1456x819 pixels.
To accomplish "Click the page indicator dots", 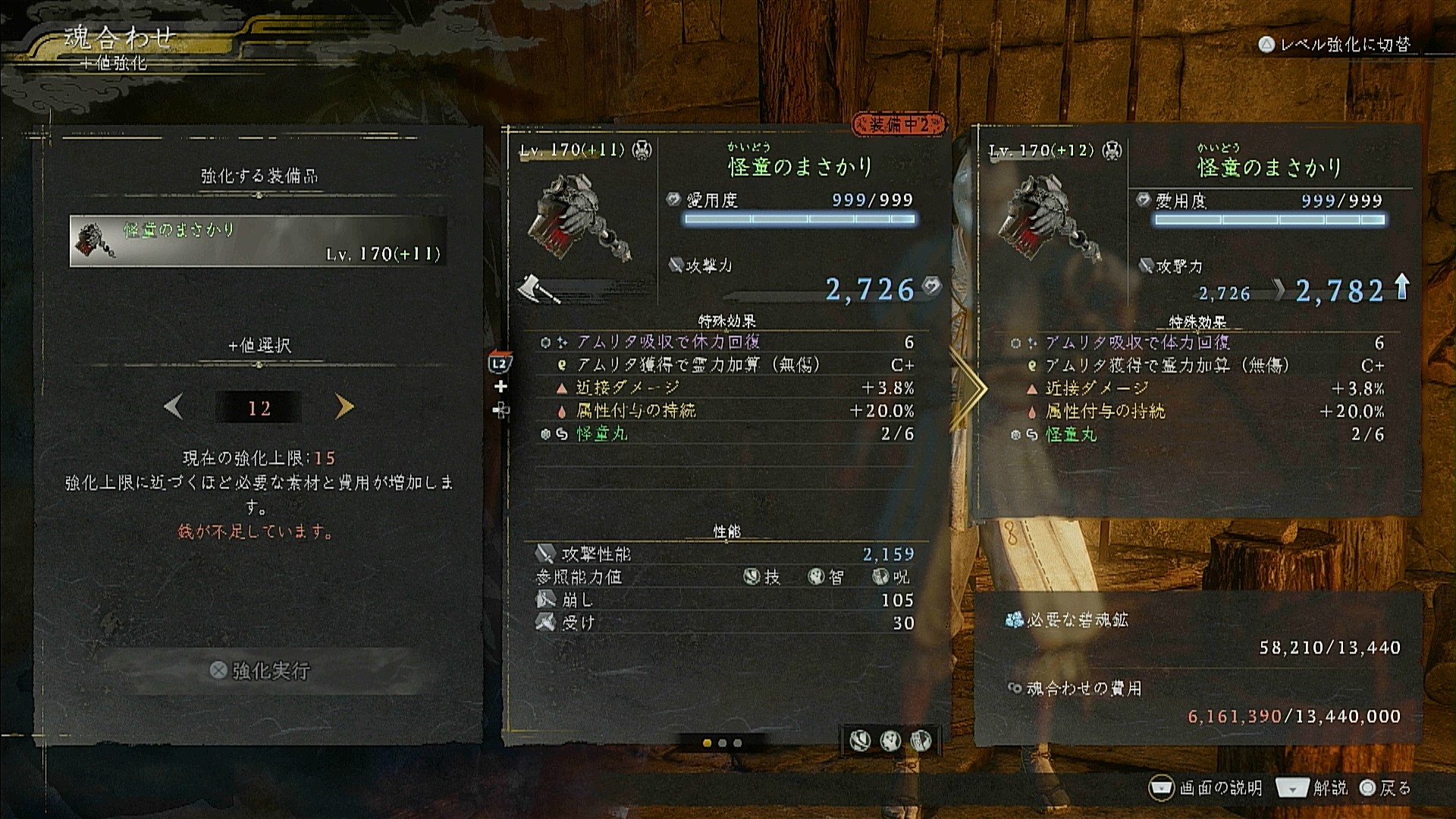I will point(722,743).
